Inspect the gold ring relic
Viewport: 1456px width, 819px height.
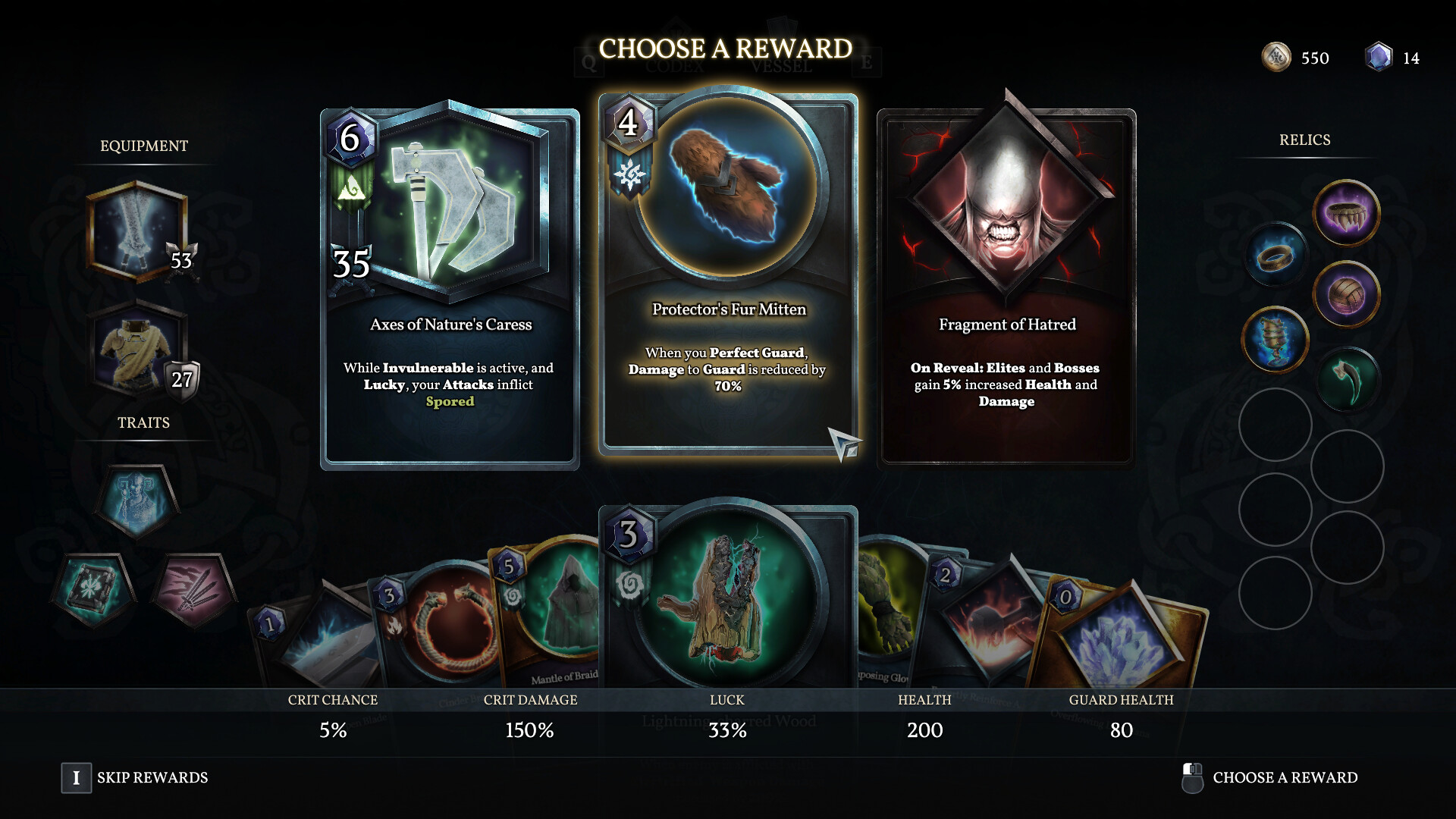[x=1276, y=255]
